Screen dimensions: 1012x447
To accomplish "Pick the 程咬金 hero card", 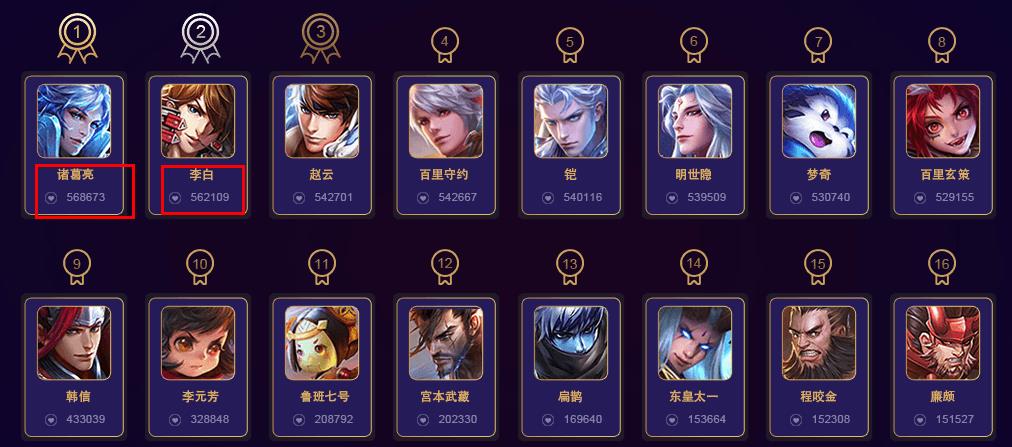I will click(818, 342).
